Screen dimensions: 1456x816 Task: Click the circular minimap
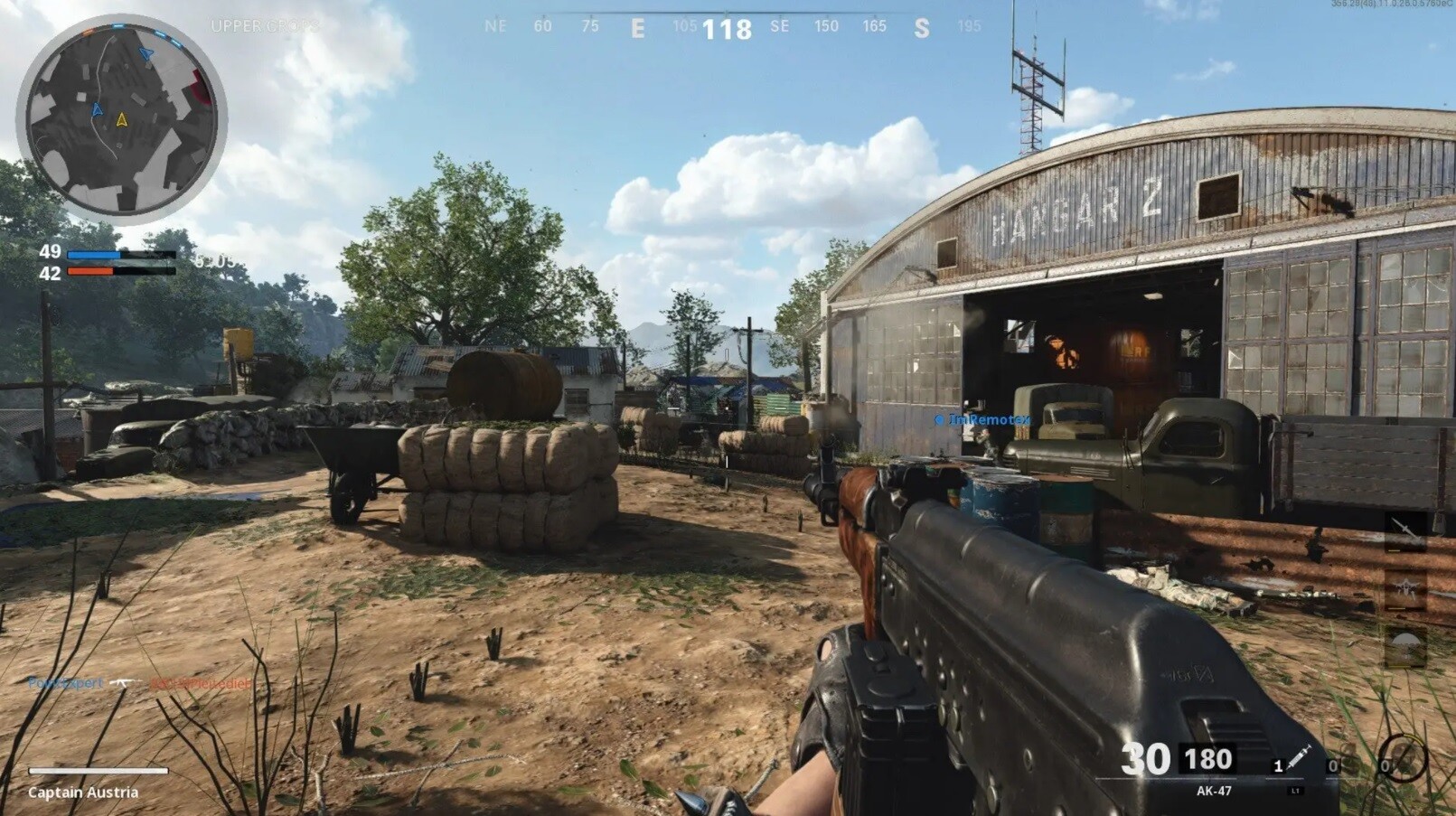[x=121, y=120]
